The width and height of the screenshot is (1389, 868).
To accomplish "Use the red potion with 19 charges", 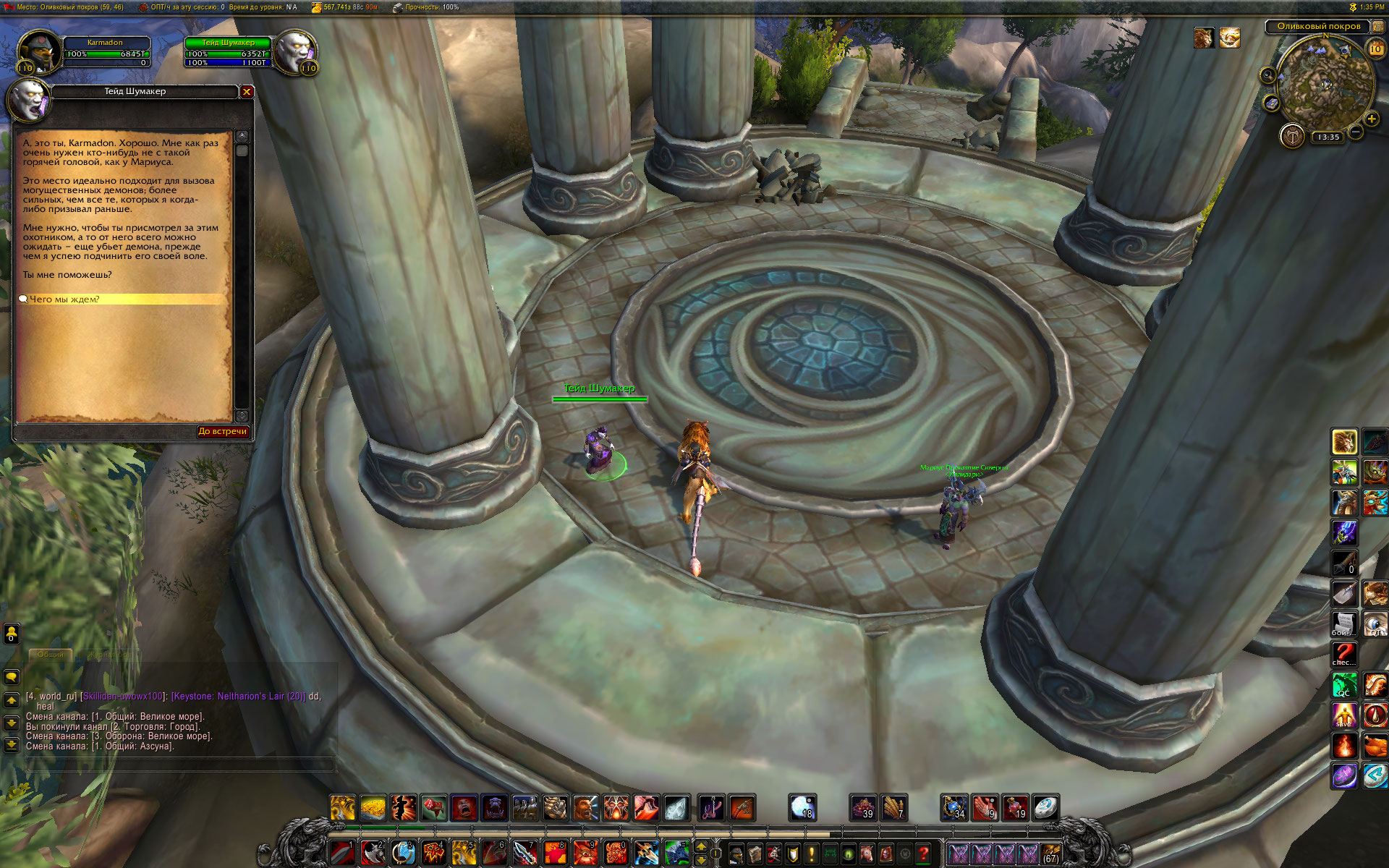I will pos(1015,807).
